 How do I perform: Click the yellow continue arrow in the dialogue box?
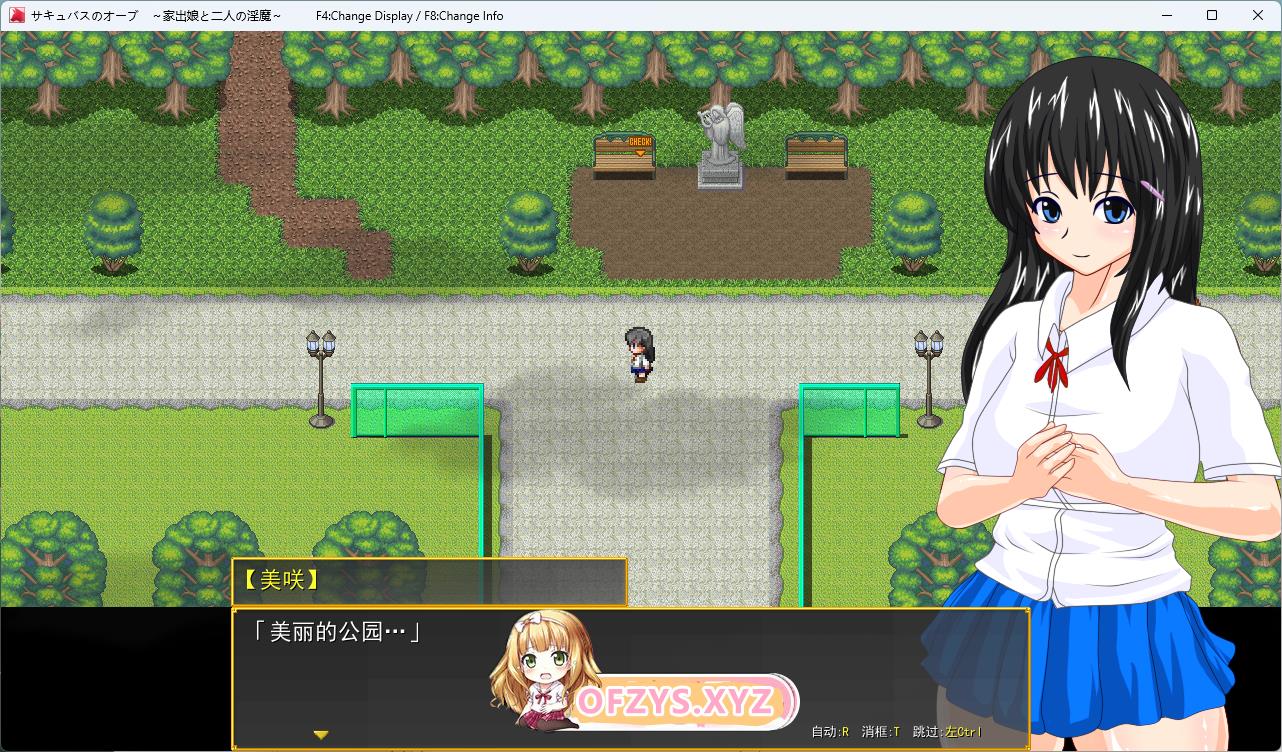click(x=321, y=735)
